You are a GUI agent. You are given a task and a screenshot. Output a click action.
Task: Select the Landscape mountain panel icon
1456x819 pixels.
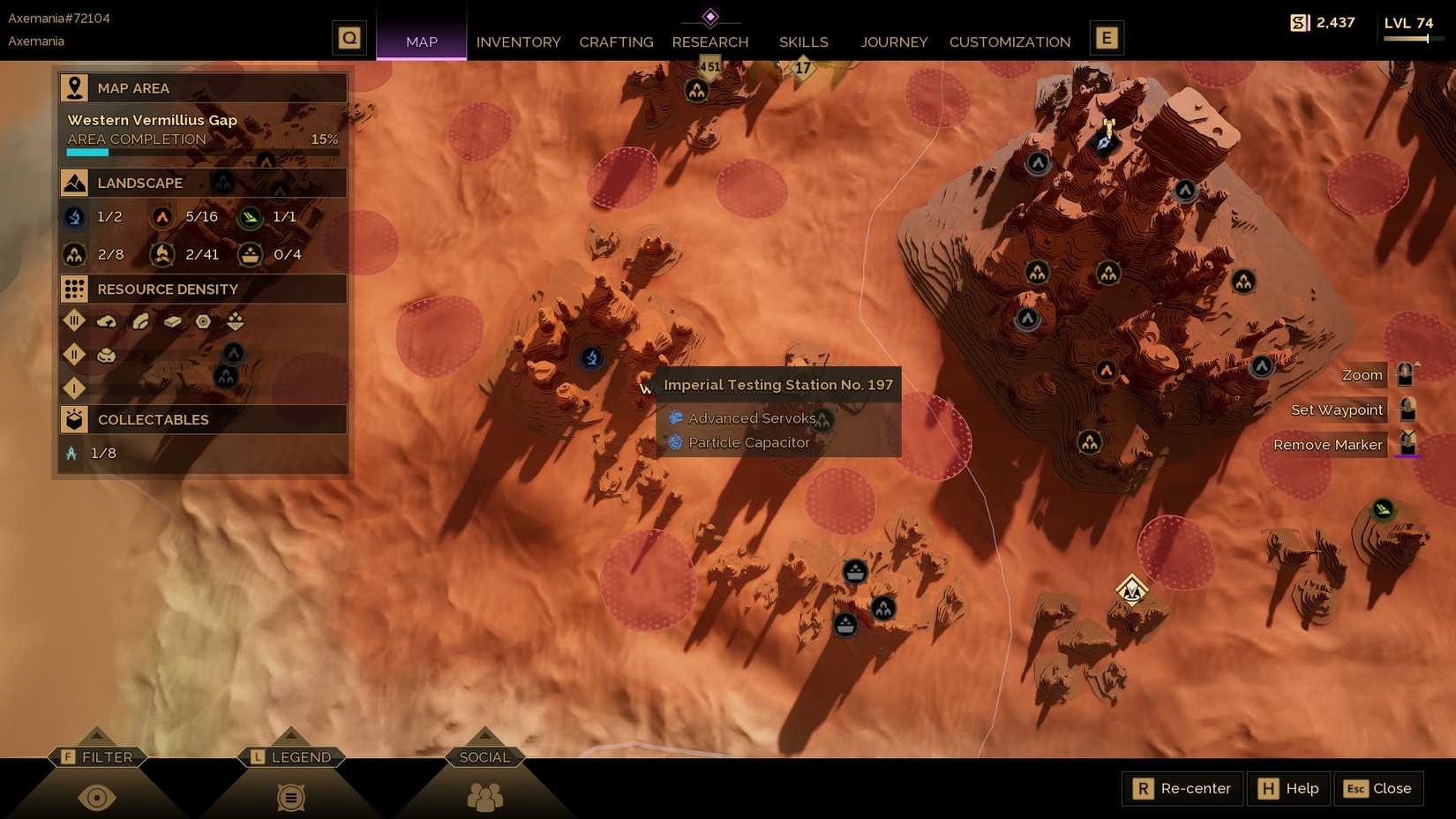(74, 183)
